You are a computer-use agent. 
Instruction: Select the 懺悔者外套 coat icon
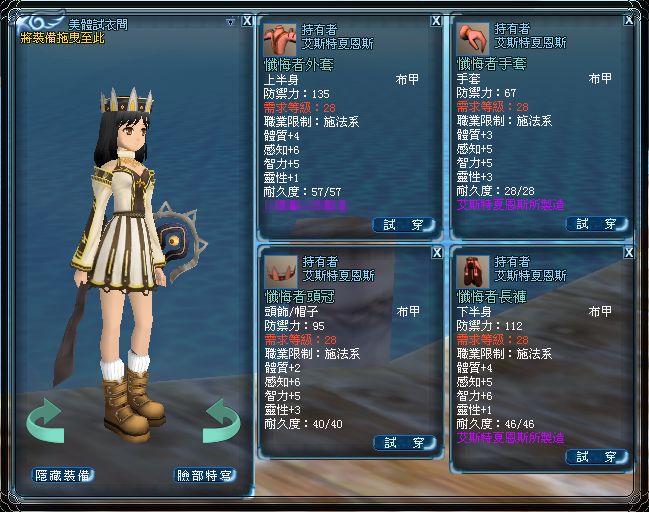point(278,38)
